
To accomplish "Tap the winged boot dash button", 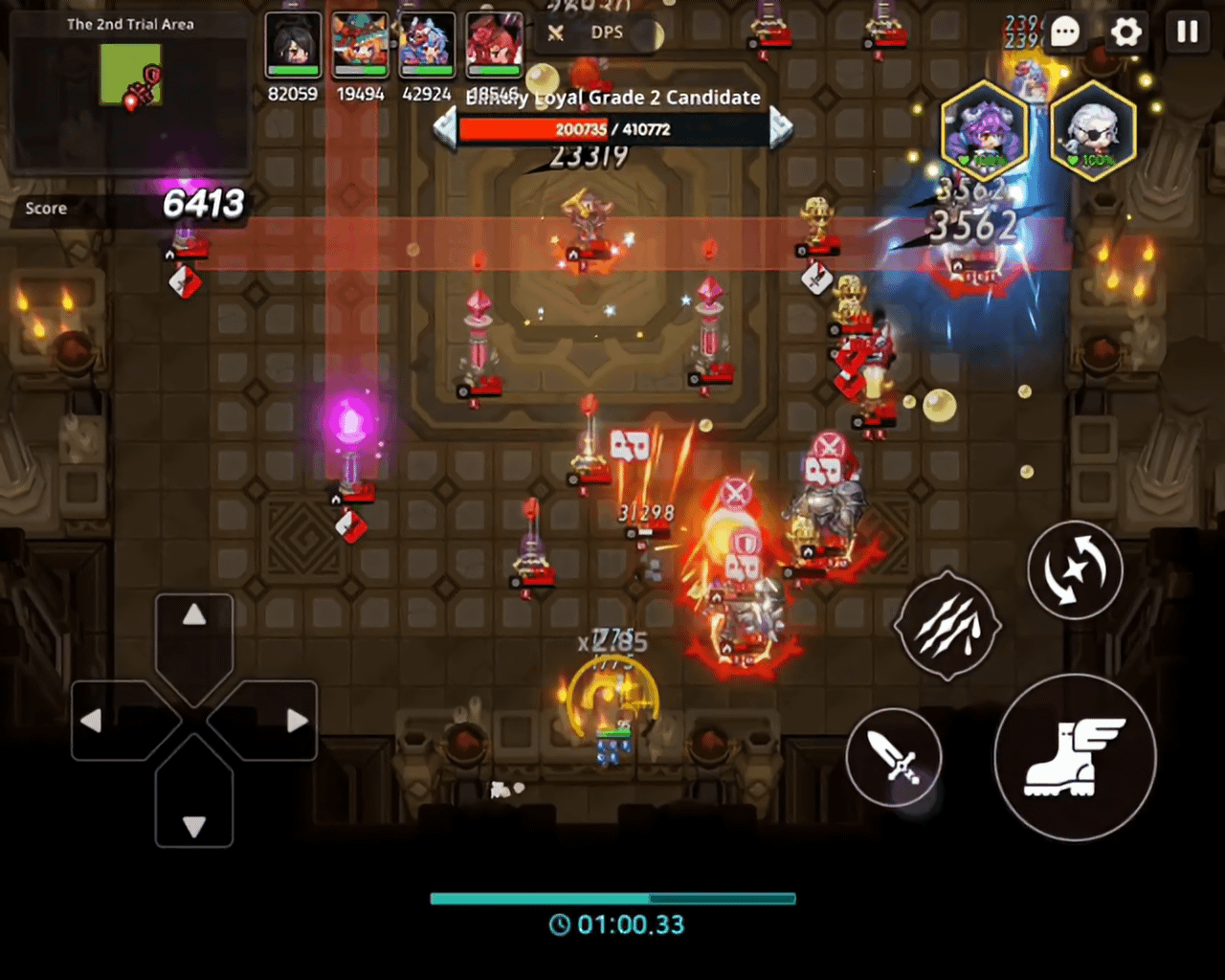I will click(1075, 756).
